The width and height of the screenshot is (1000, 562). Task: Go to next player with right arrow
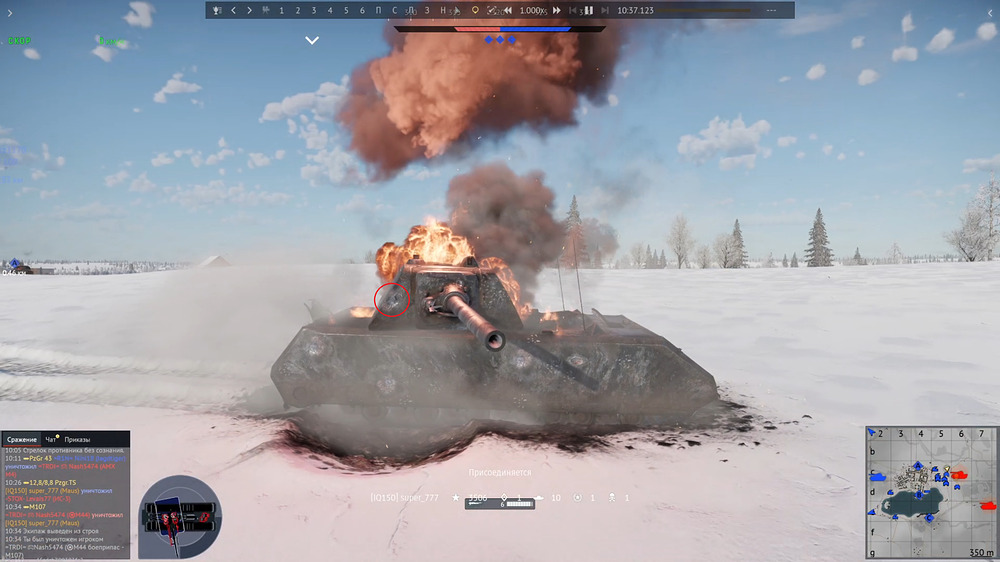click(x=249, y=10)
